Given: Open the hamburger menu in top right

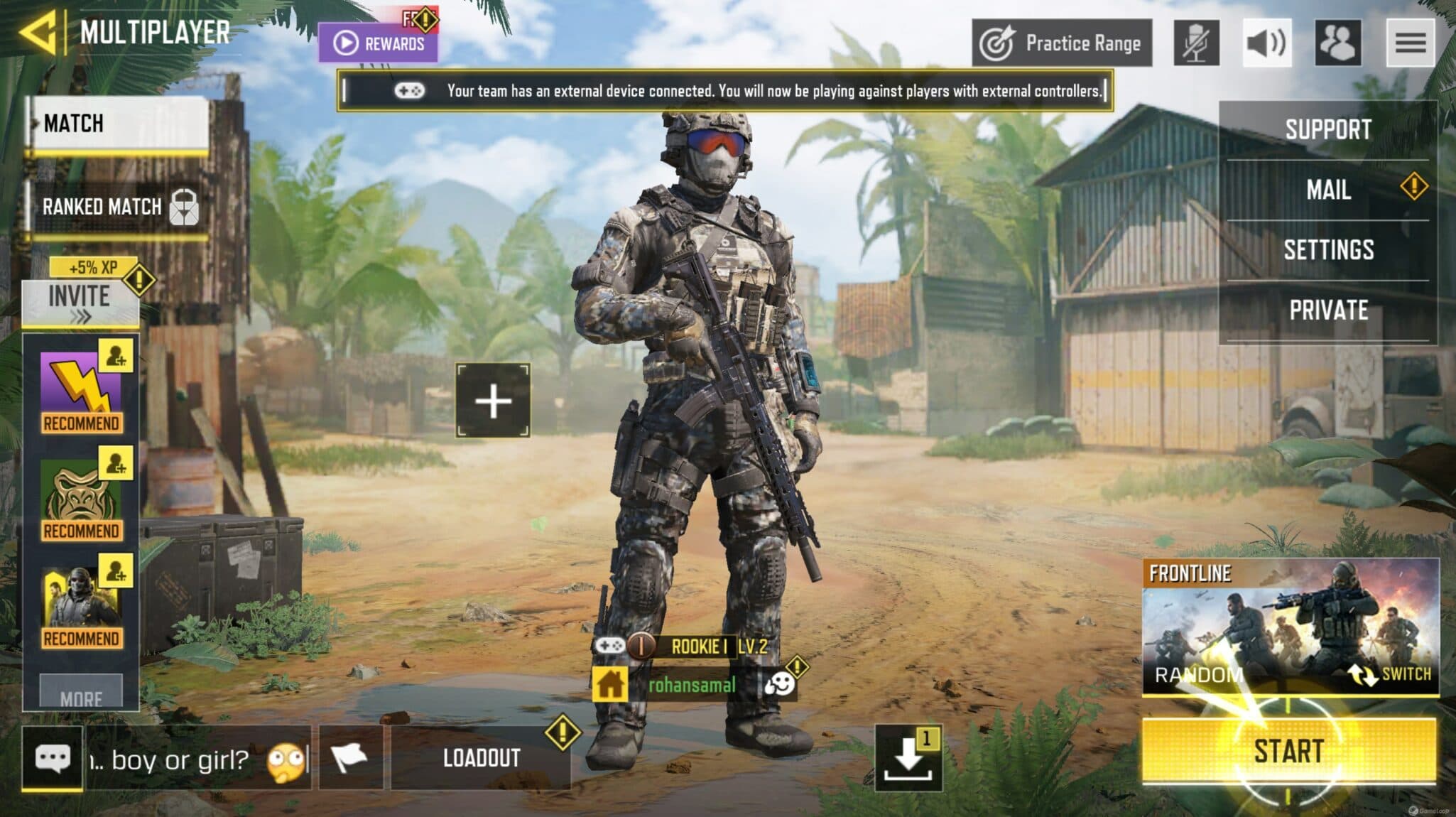Looking at the screenshot, I should 1411,44.
